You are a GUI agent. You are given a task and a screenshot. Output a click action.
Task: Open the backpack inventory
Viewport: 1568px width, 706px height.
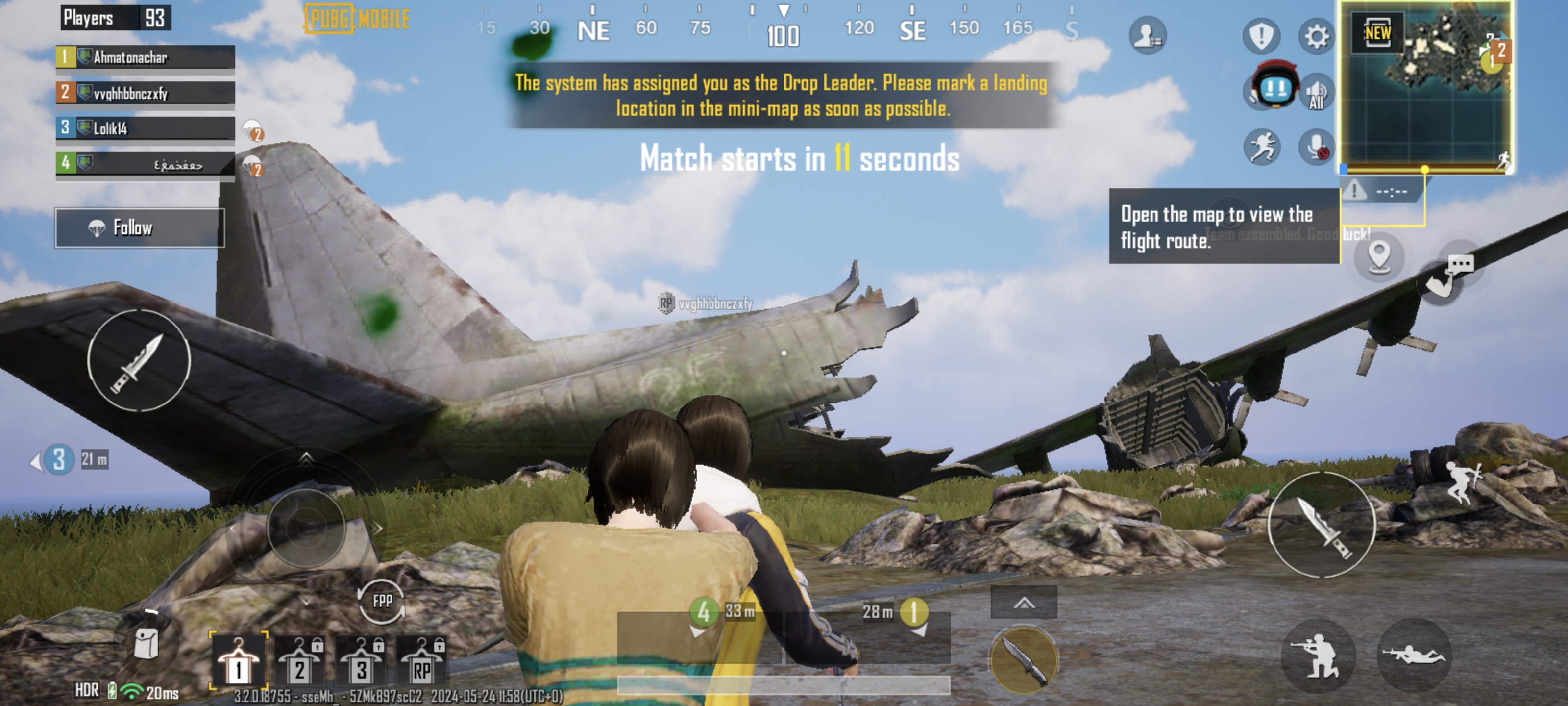(146, 643)
